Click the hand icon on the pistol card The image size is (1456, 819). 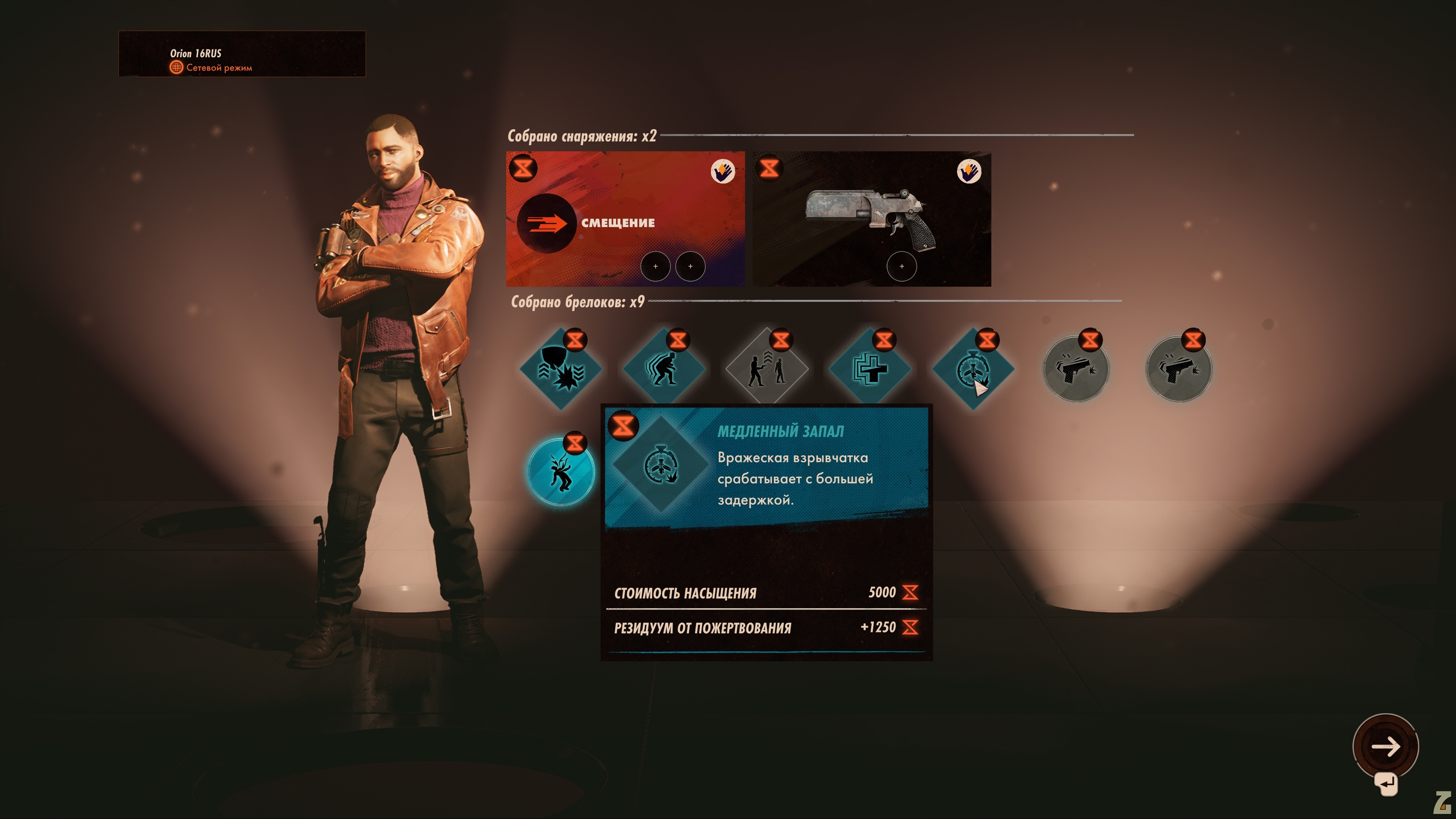tap(968, 171)
